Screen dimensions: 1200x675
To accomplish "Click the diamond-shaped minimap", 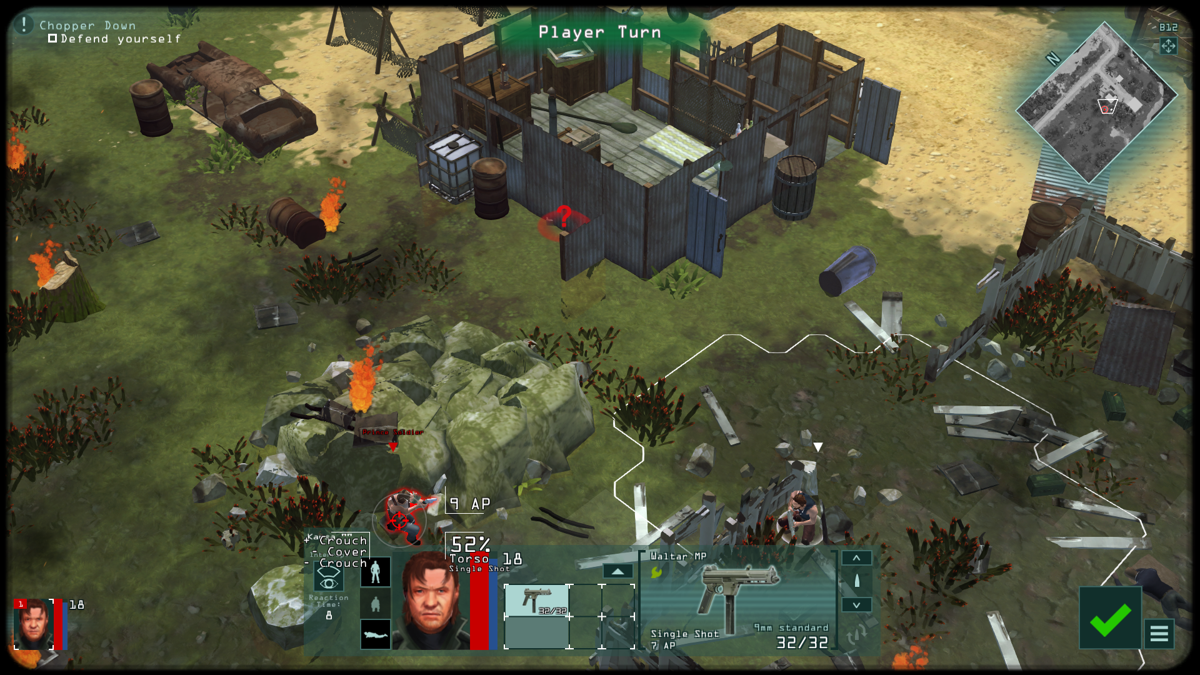I will pyautogui.click(x=1096, y=101).
